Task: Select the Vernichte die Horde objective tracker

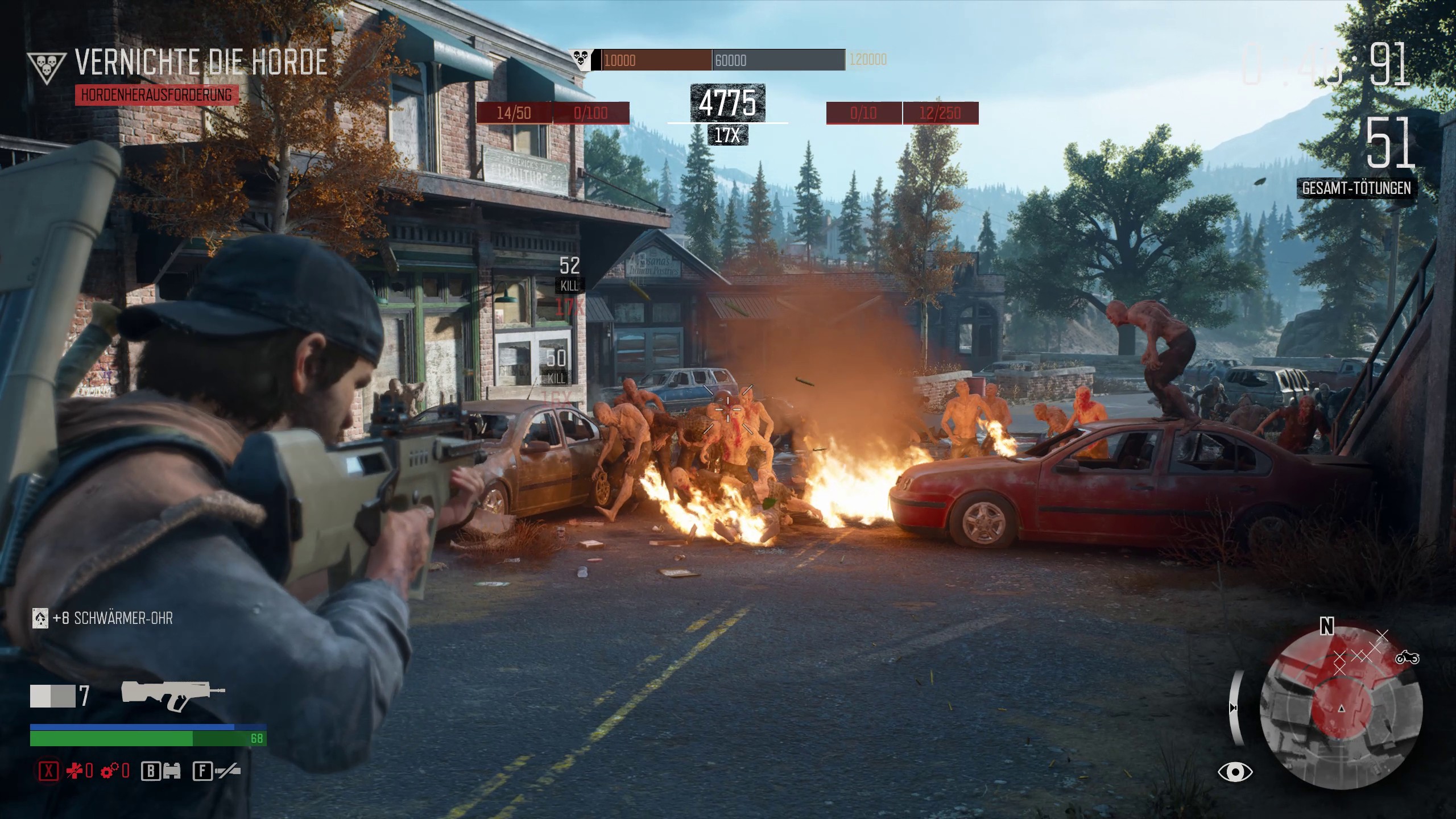Action: [201, 63]
